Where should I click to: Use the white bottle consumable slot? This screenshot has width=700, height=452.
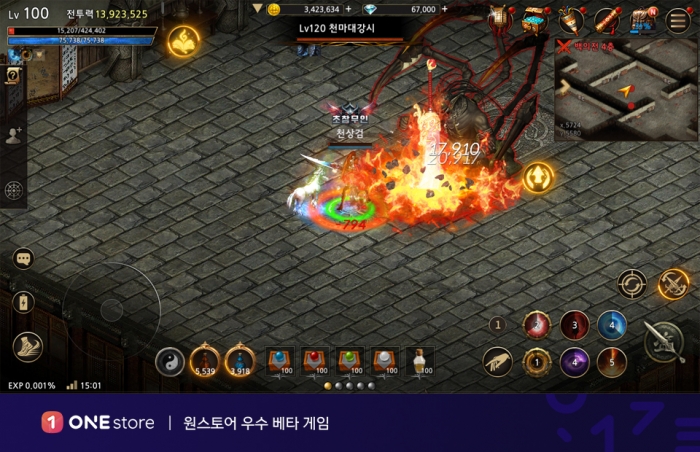click(x=420, y=361)
